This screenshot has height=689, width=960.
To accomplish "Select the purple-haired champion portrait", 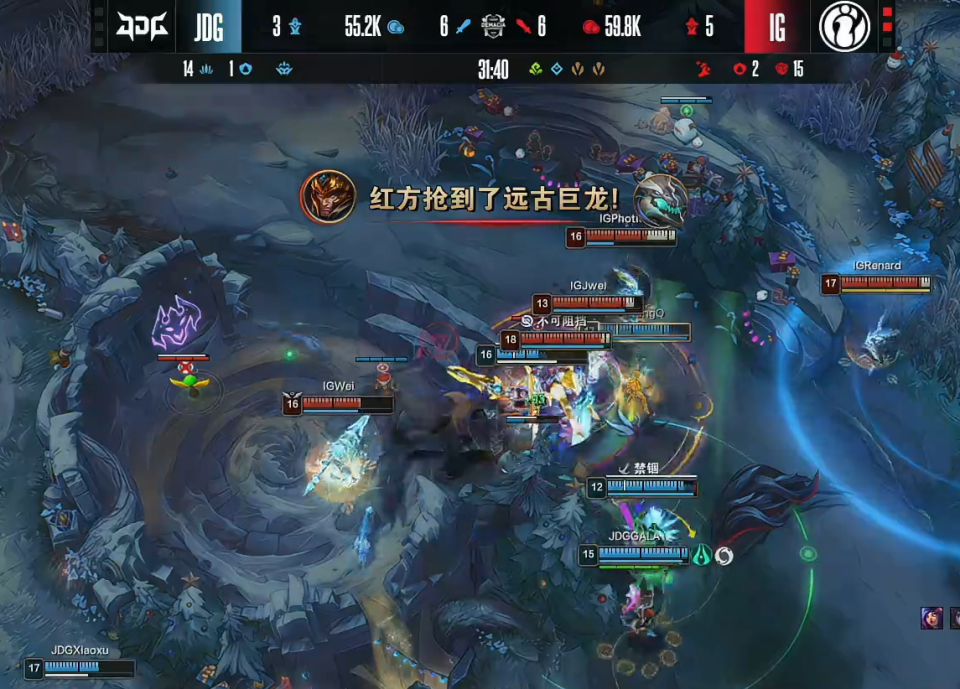I will pyautogui.click(x=931, y=617).
